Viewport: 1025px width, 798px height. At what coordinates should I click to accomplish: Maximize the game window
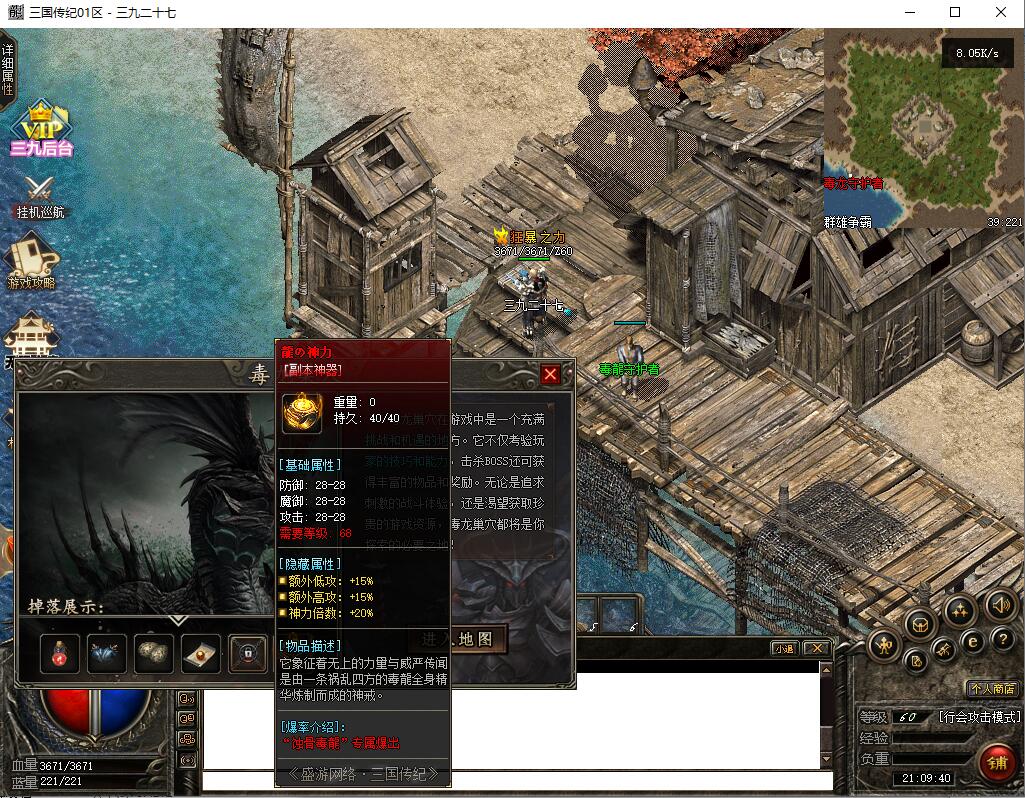pos(955,12)
